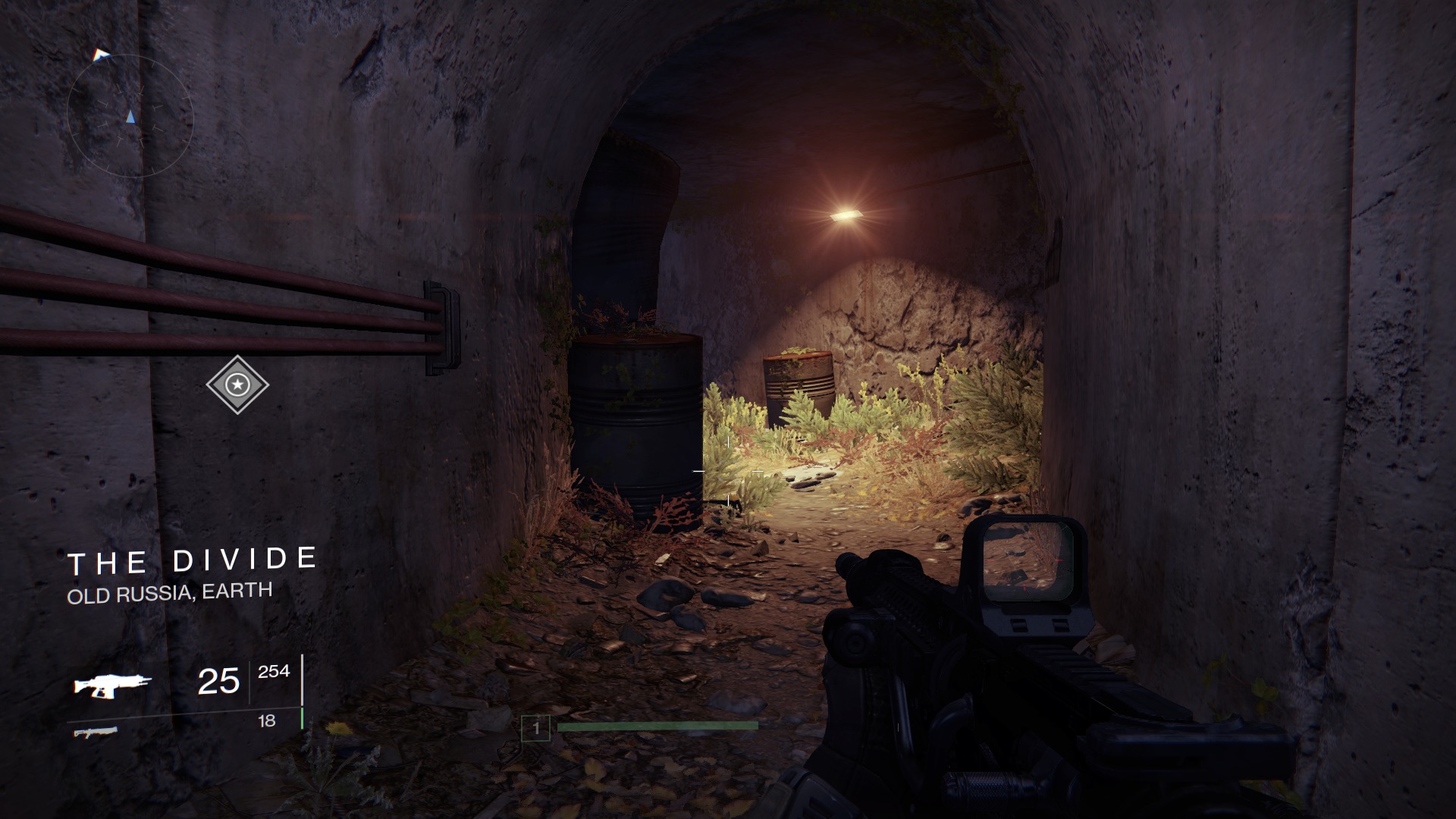1456x819 pixels.
Task: Click the level 1 badge
Action: click(x=535, y=729)
